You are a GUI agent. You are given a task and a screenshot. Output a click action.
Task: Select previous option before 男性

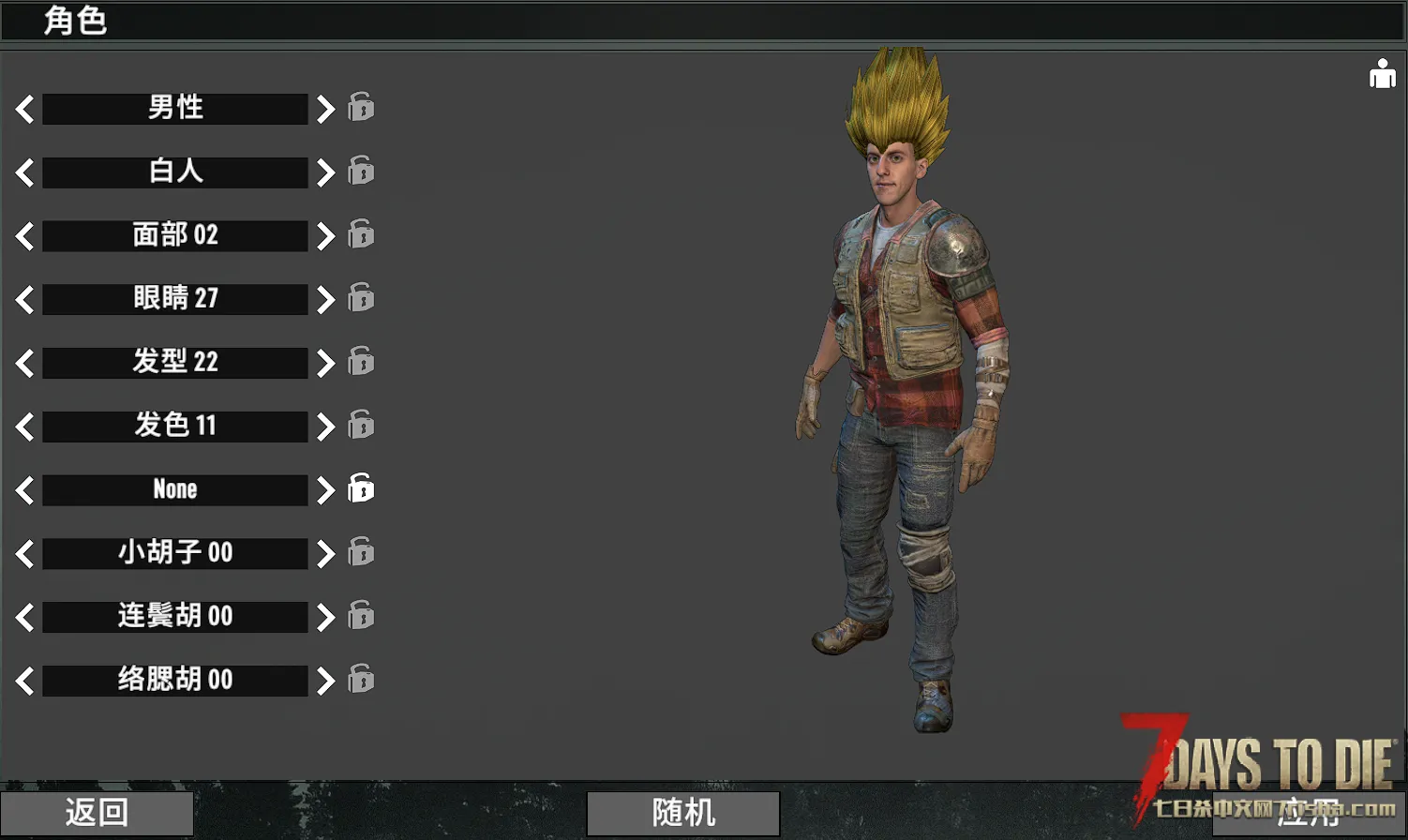click(x=25, y=109)
